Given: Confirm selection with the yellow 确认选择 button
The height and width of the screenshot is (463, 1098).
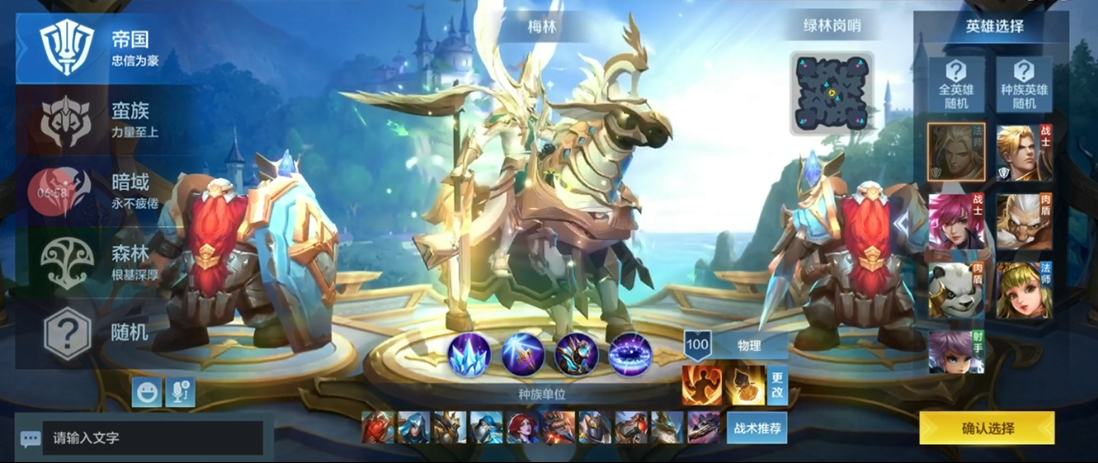Looking at the screenshot, I should (986, 428).
